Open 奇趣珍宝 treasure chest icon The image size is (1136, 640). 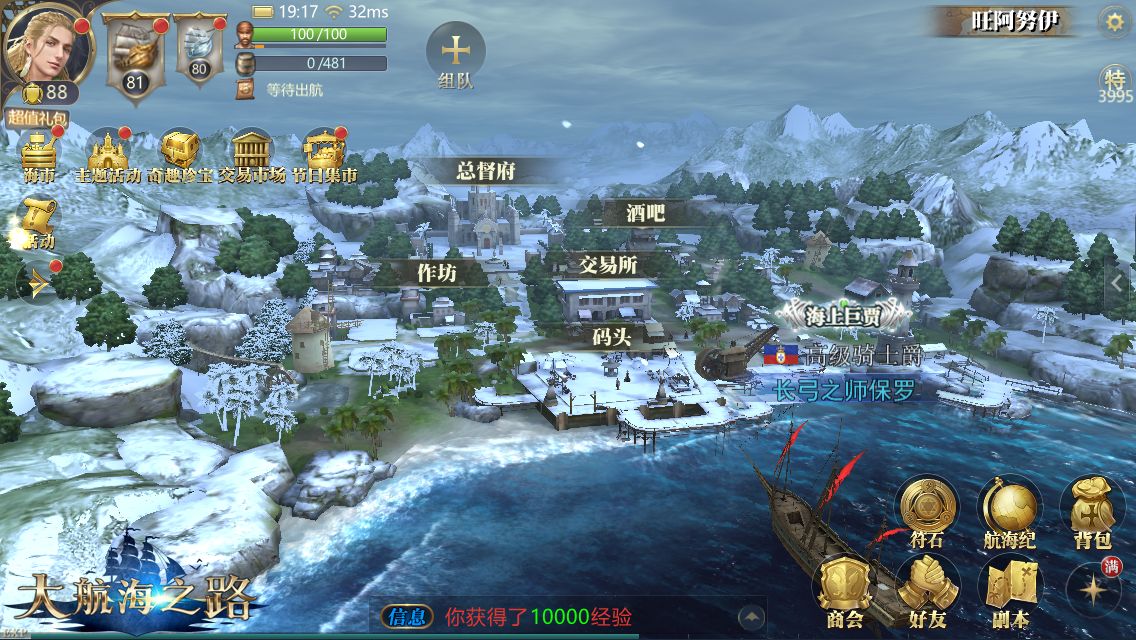[x=180, y=155]
